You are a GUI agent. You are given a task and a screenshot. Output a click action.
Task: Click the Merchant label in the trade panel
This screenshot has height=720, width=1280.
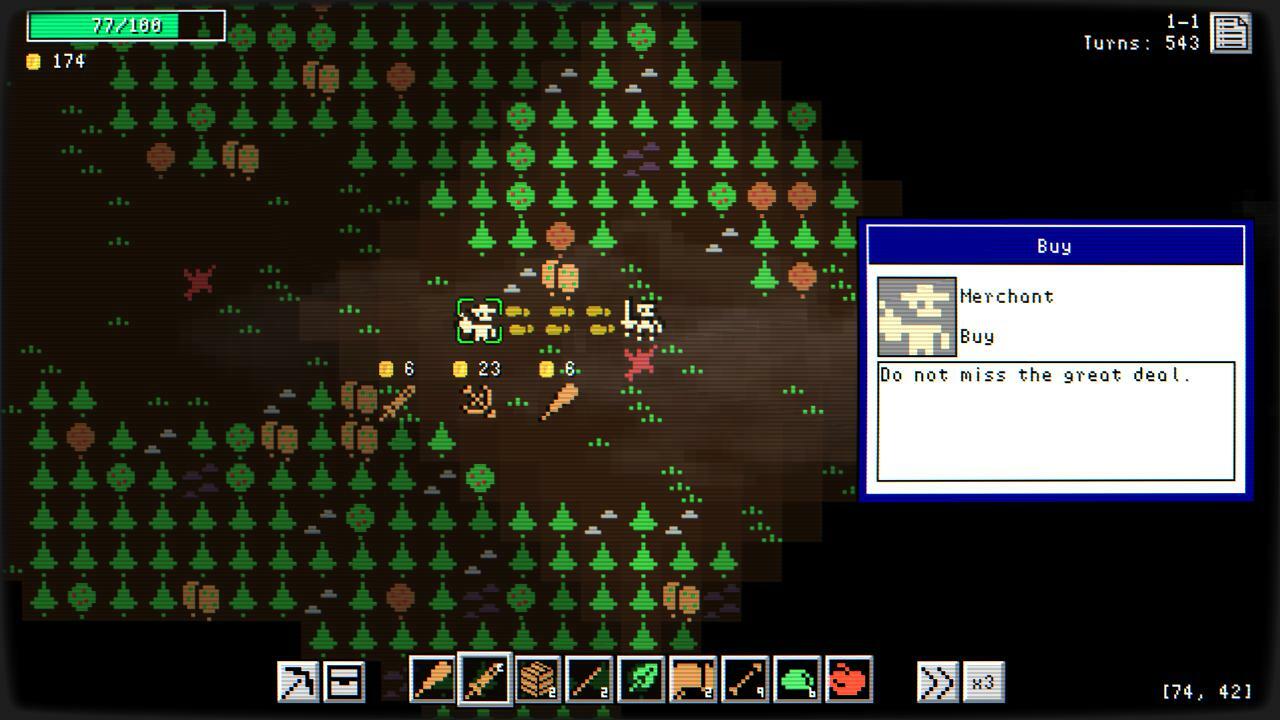(x=1007, y=296)
